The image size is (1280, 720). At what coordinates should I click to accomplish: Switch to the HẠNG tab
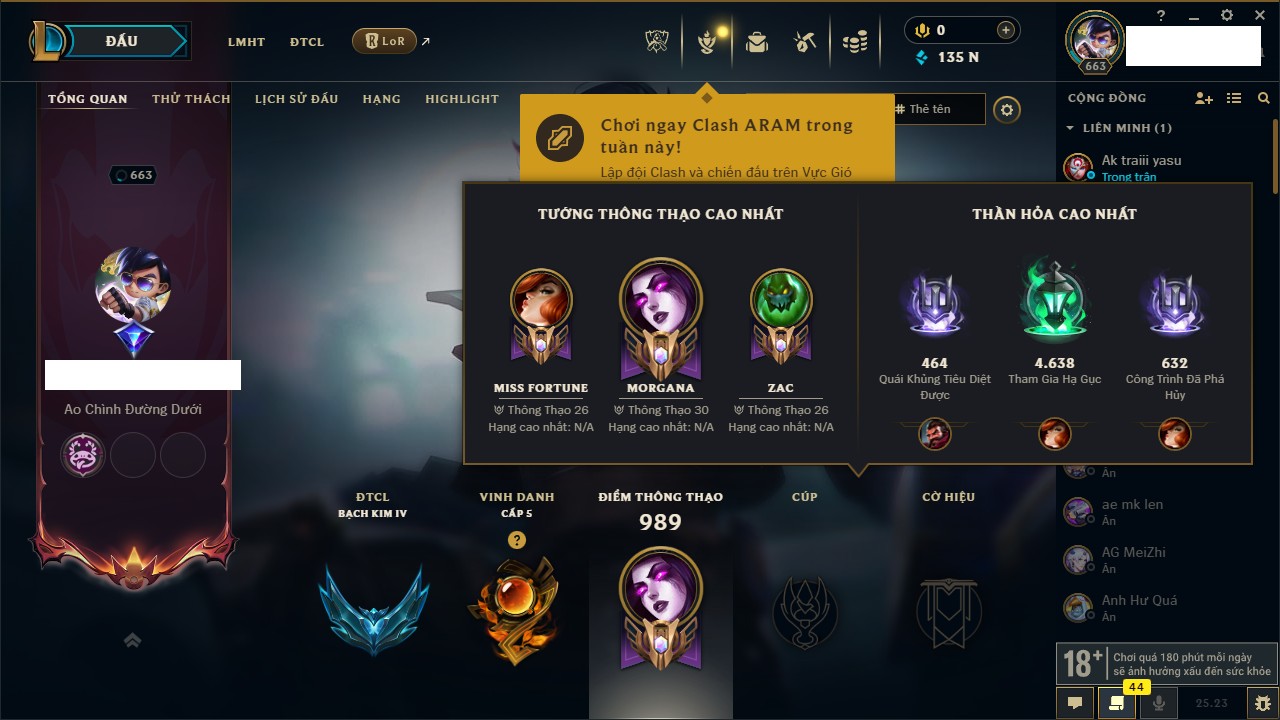(381, 99)
